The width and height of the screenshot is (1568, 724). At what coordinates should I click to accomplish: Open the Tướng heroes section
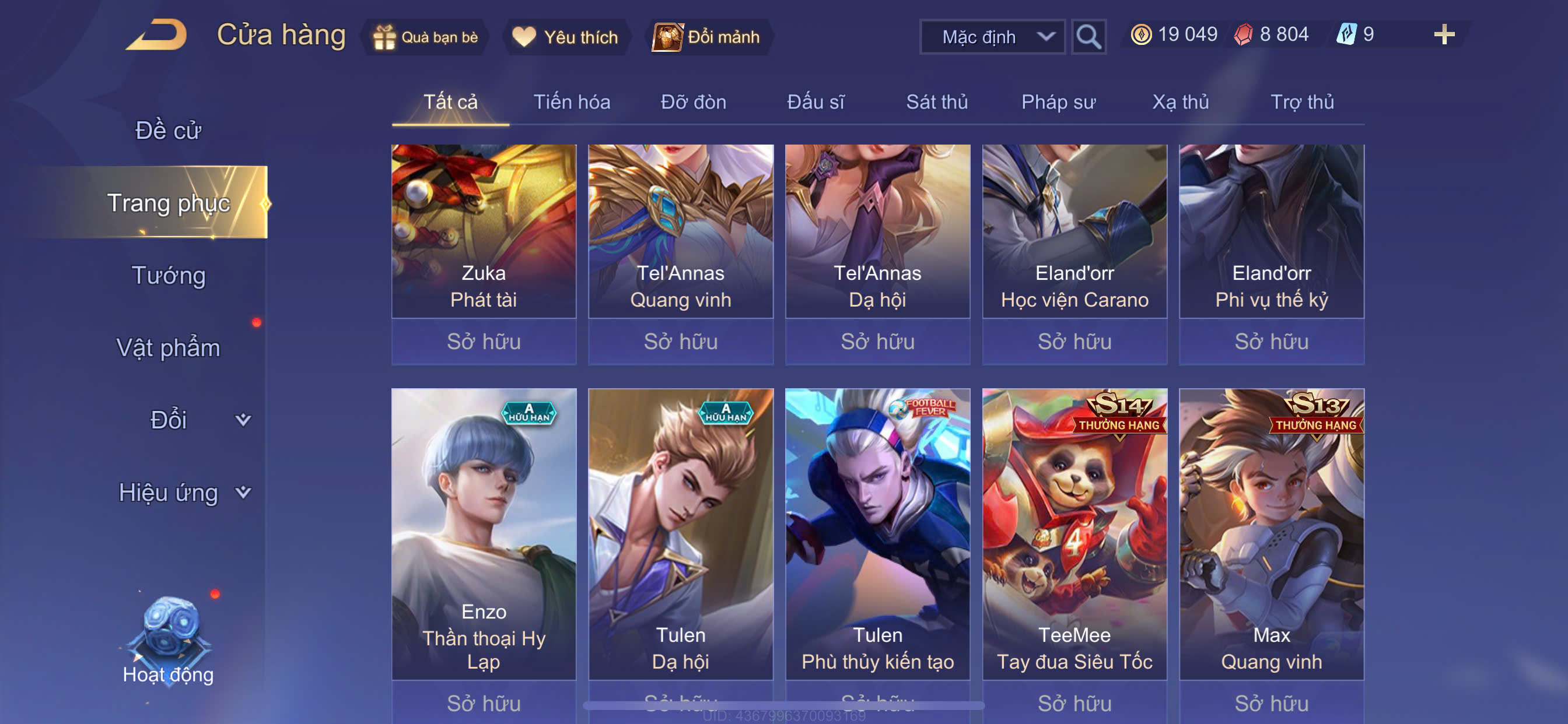click(169, 276)
